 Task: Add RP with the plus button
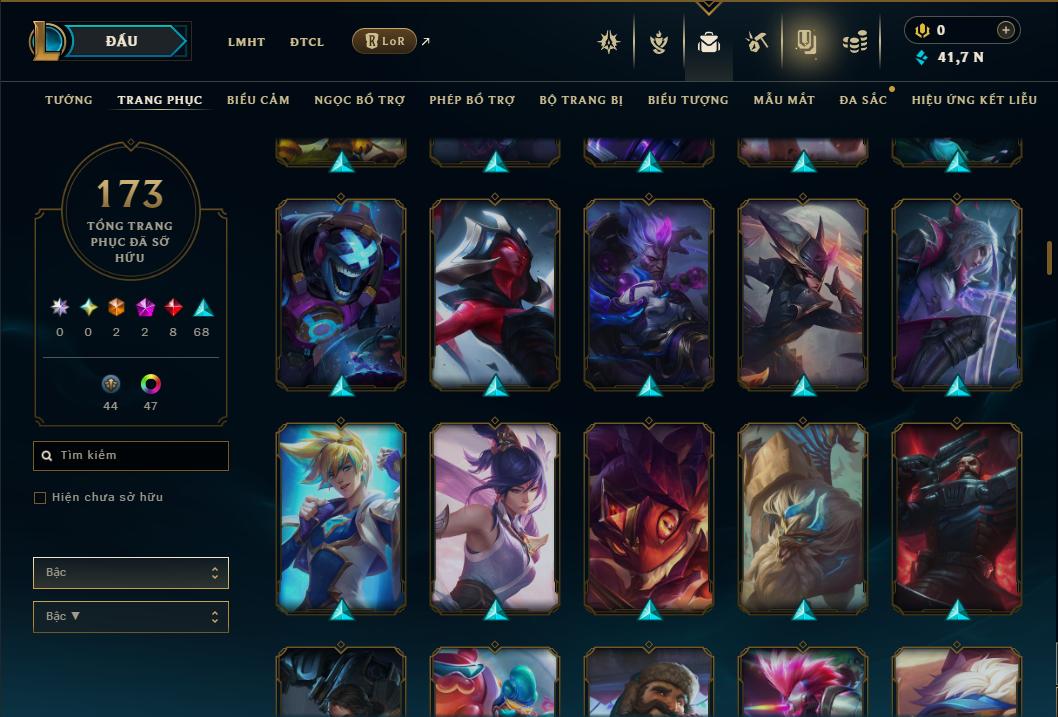coord(1006,30)
